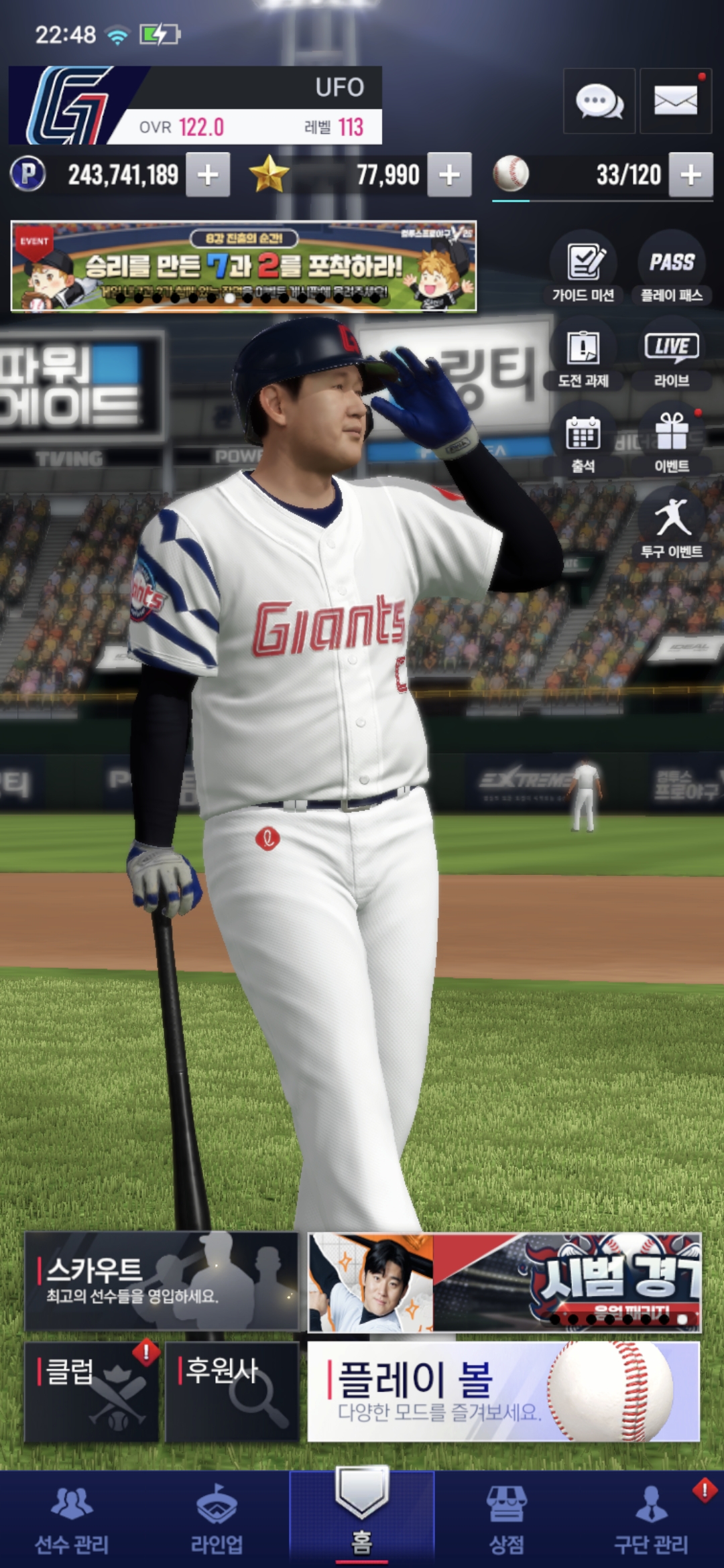Image resolution: width=724 pixels, height=1568 pixels.
Task: Open the 클럽 club menu
Action: [91, 1392]
